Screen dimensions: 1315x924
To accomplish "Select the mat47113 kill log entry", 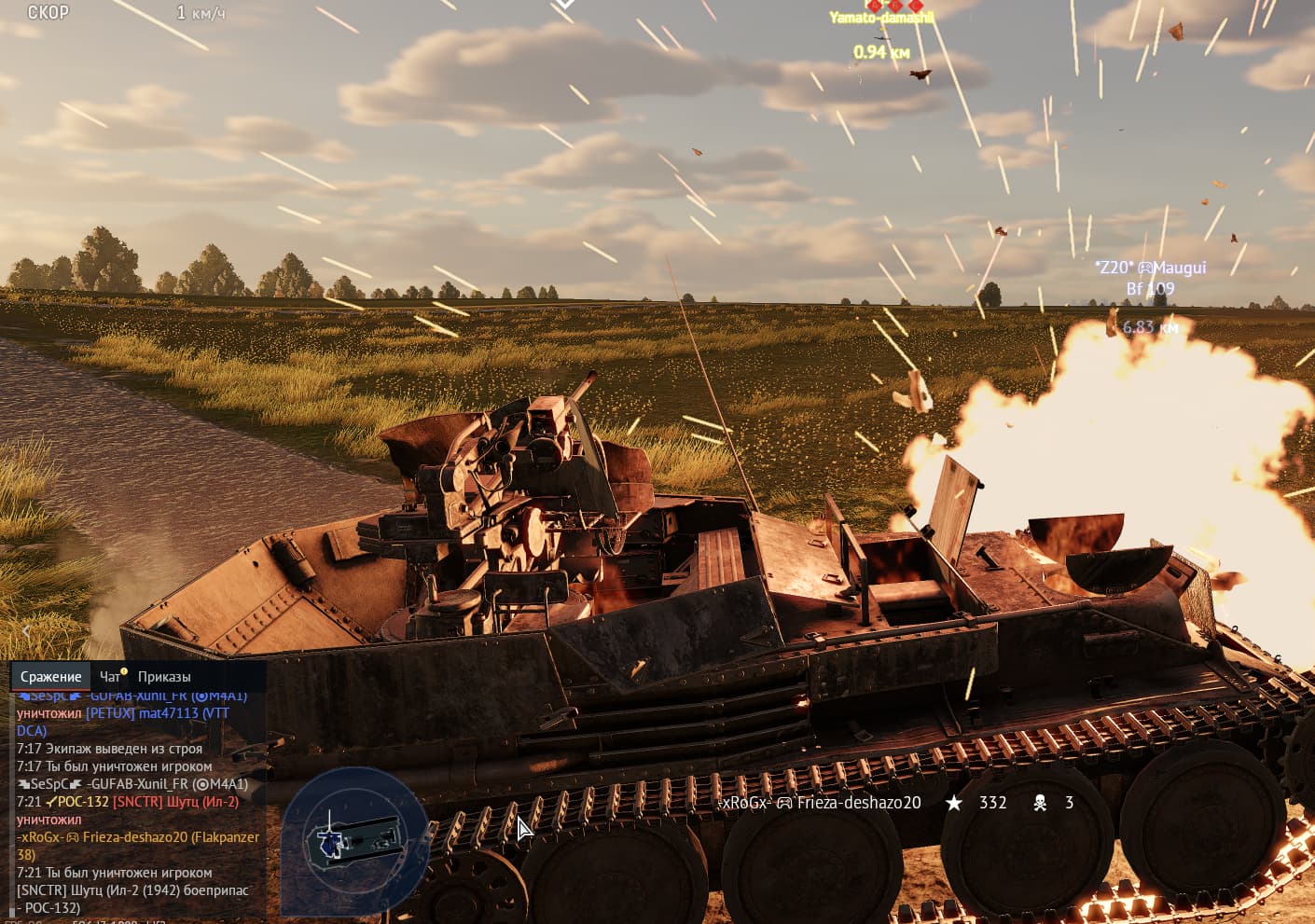I will coord(157,713).
